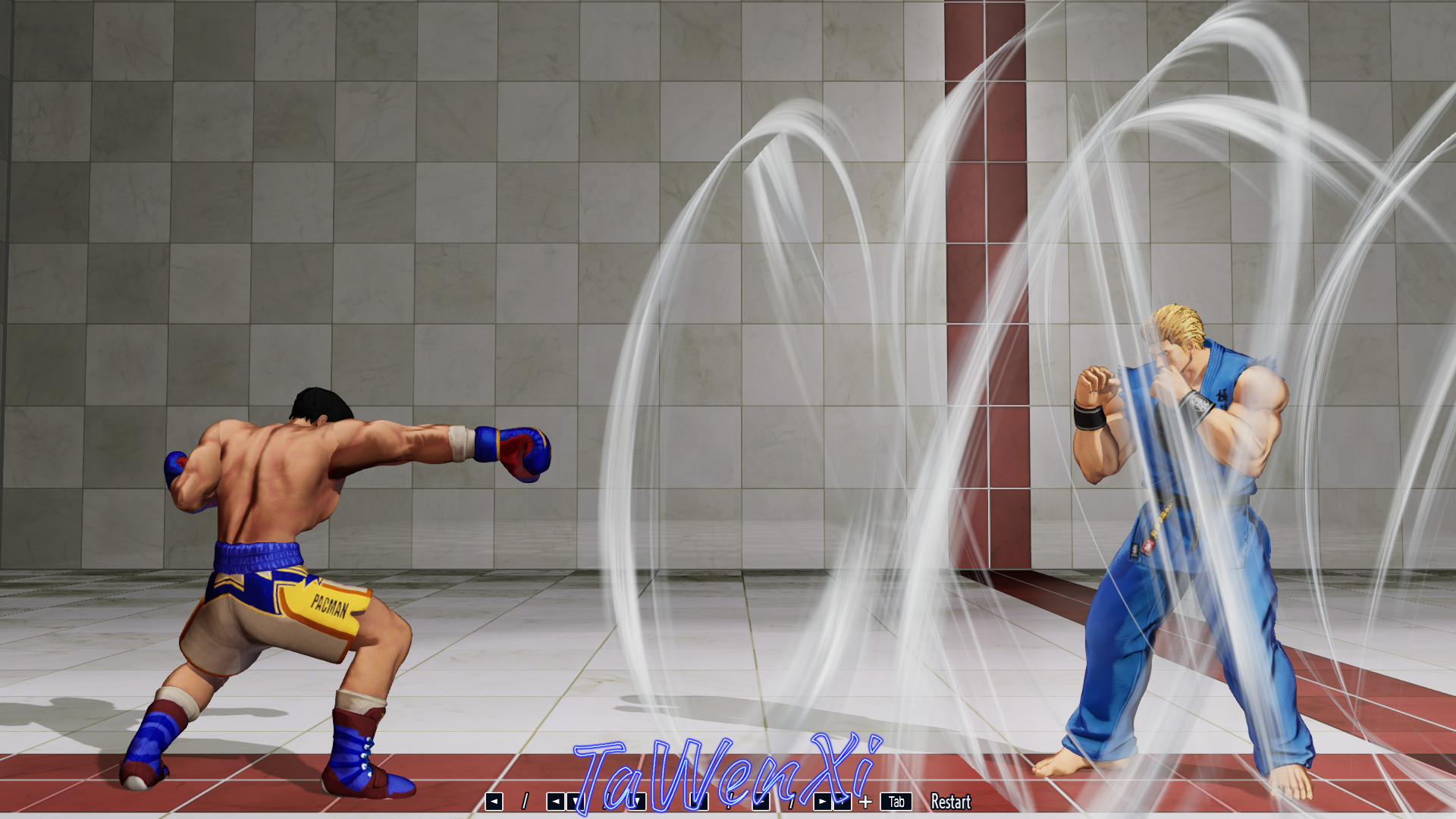Select the forward-arrow key icon near the plus sign

(823, 802)
